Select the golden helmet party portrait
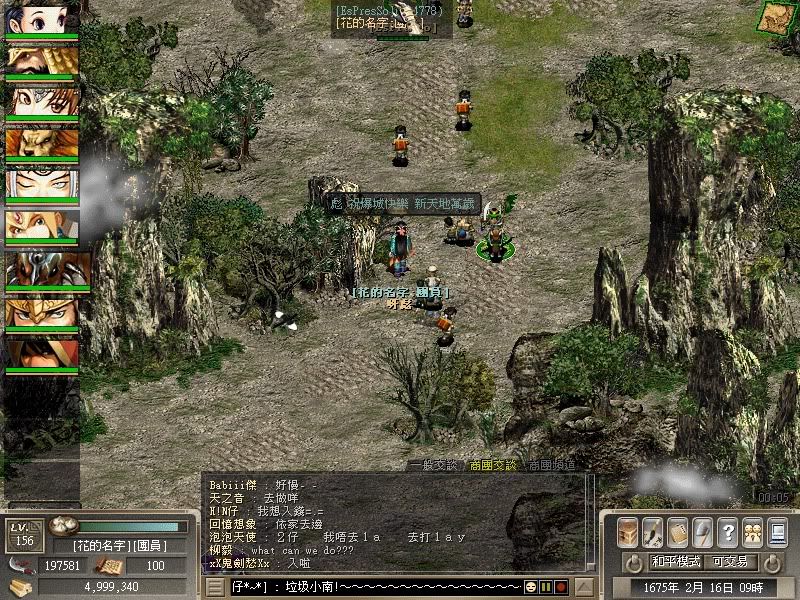The height and width of the screenshot is (600, 800). coord(43,312)
